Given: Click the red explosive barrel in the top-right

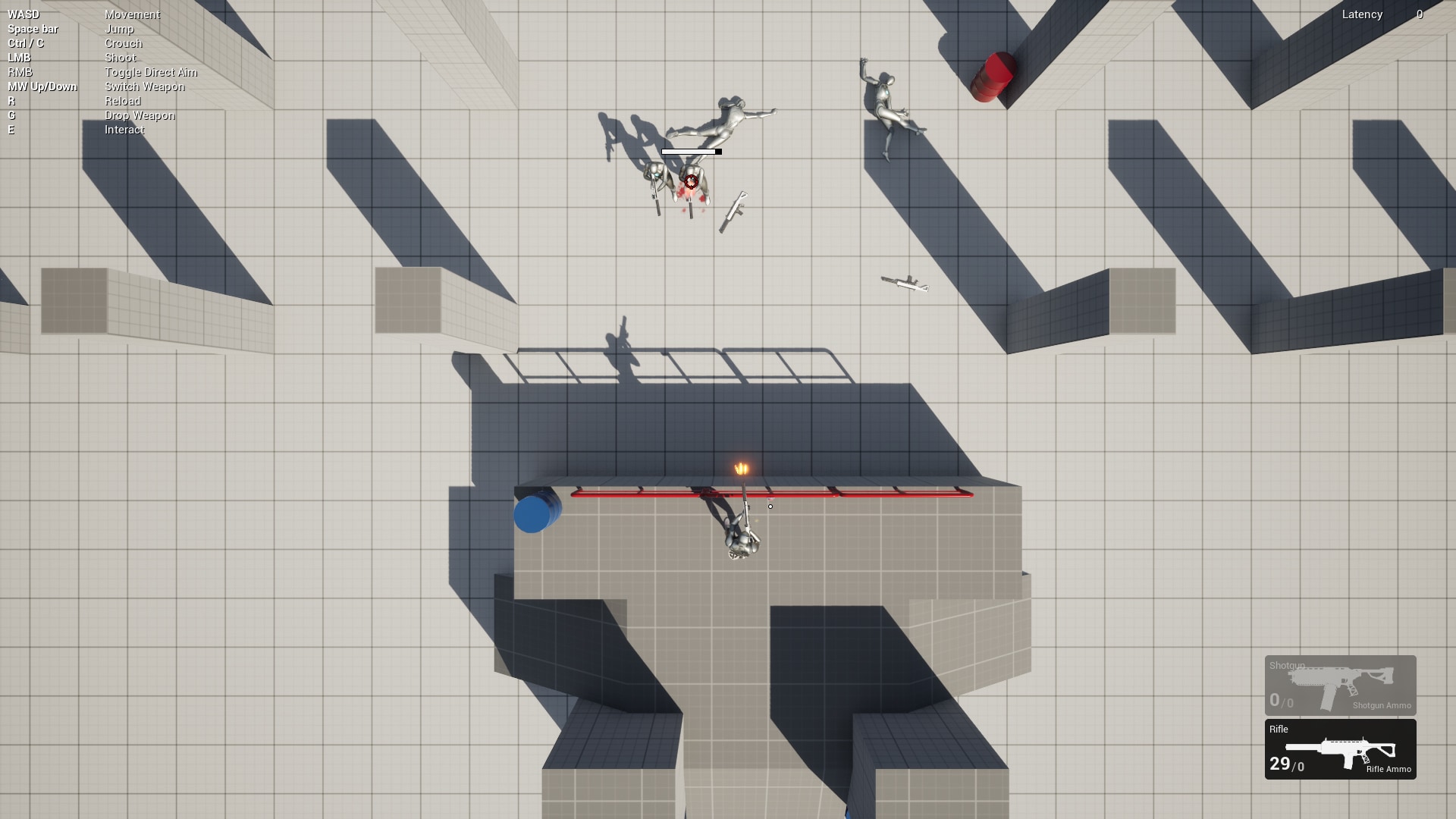Looking at the screenshot, I should (x=993, y=76).
